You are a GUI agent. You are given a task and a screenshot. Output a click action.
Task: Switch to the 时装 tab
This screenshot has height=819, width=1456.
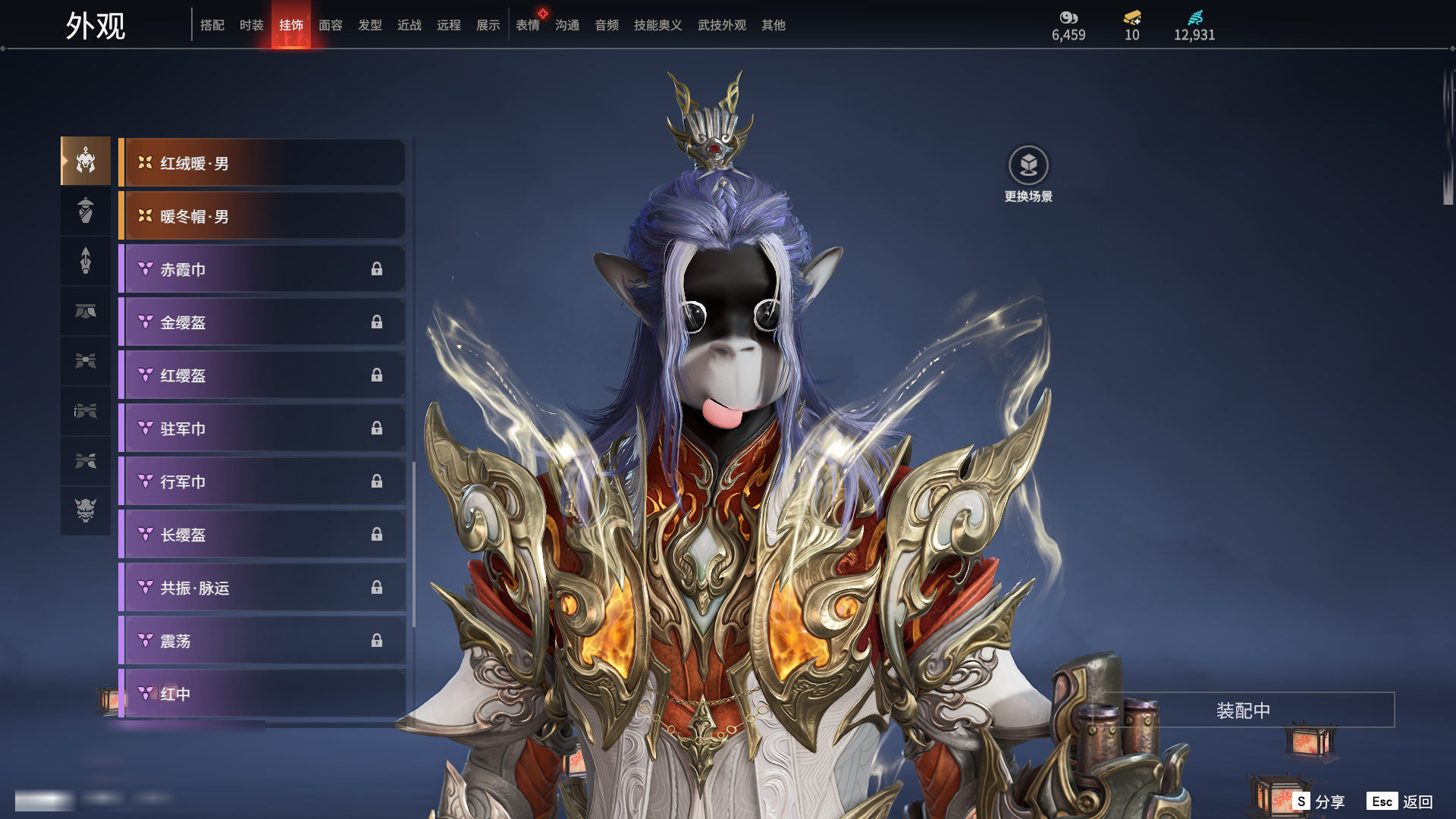(251, 25)
